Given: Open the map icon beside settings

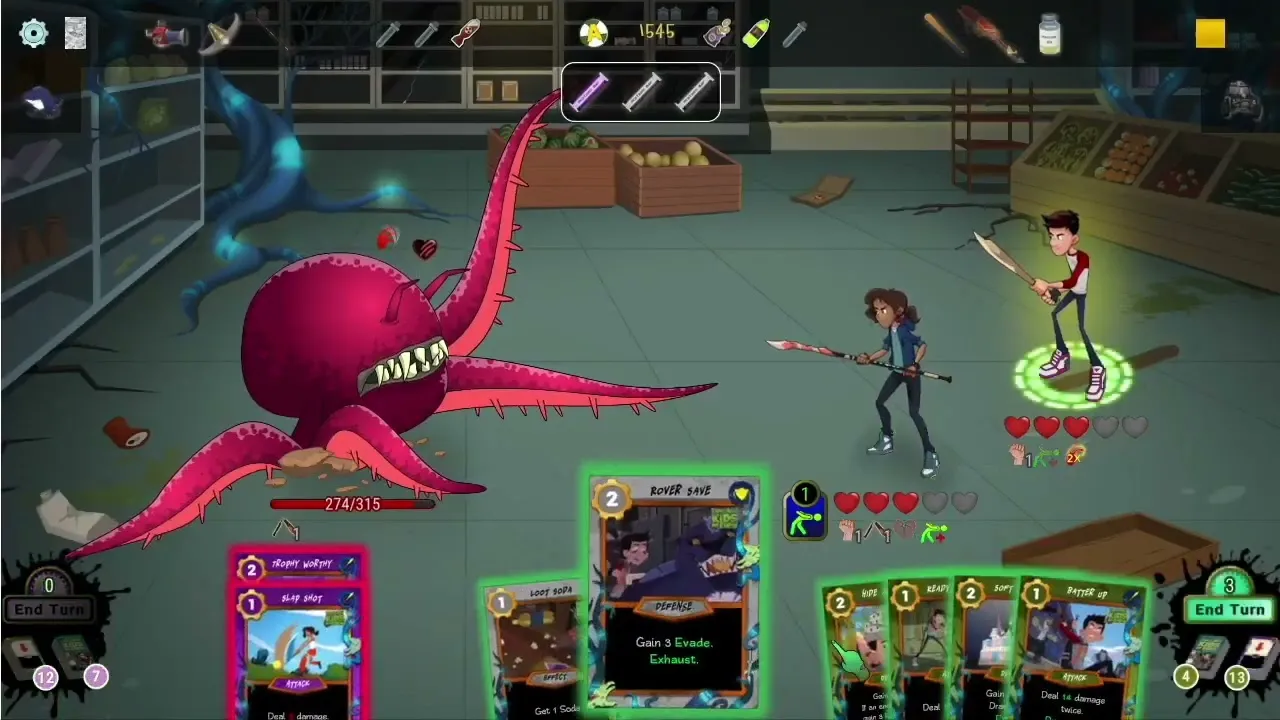Looking at the screenshot, I should point(75,33).
